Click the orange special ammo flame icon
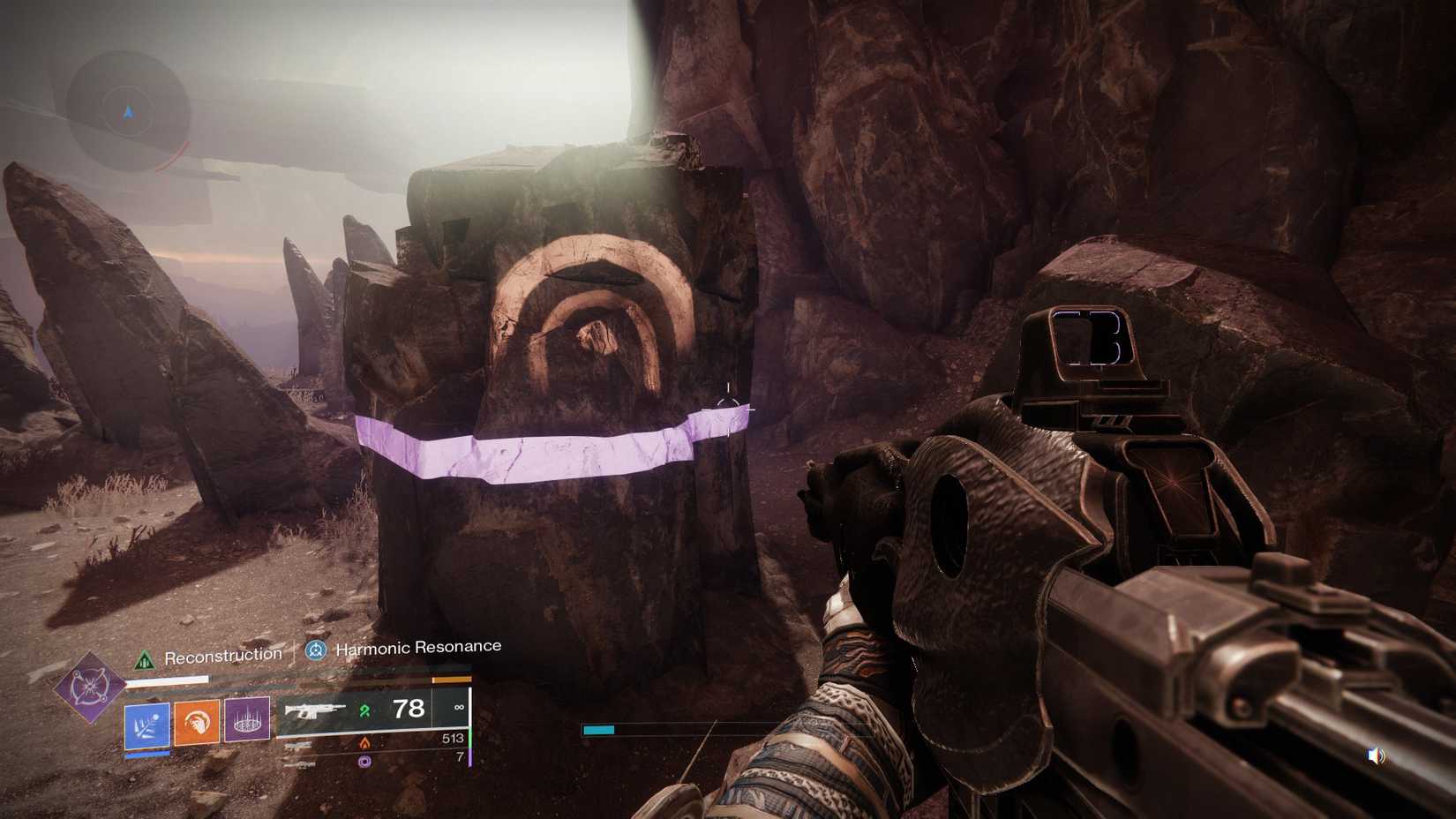Screen dimensions: 1456x819 (365, 742)
